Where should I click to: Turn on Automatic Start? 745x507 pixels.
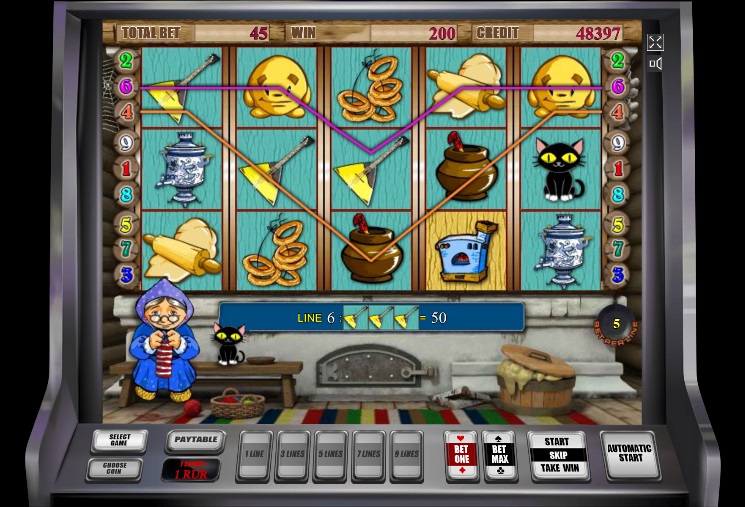pos(629,455)
